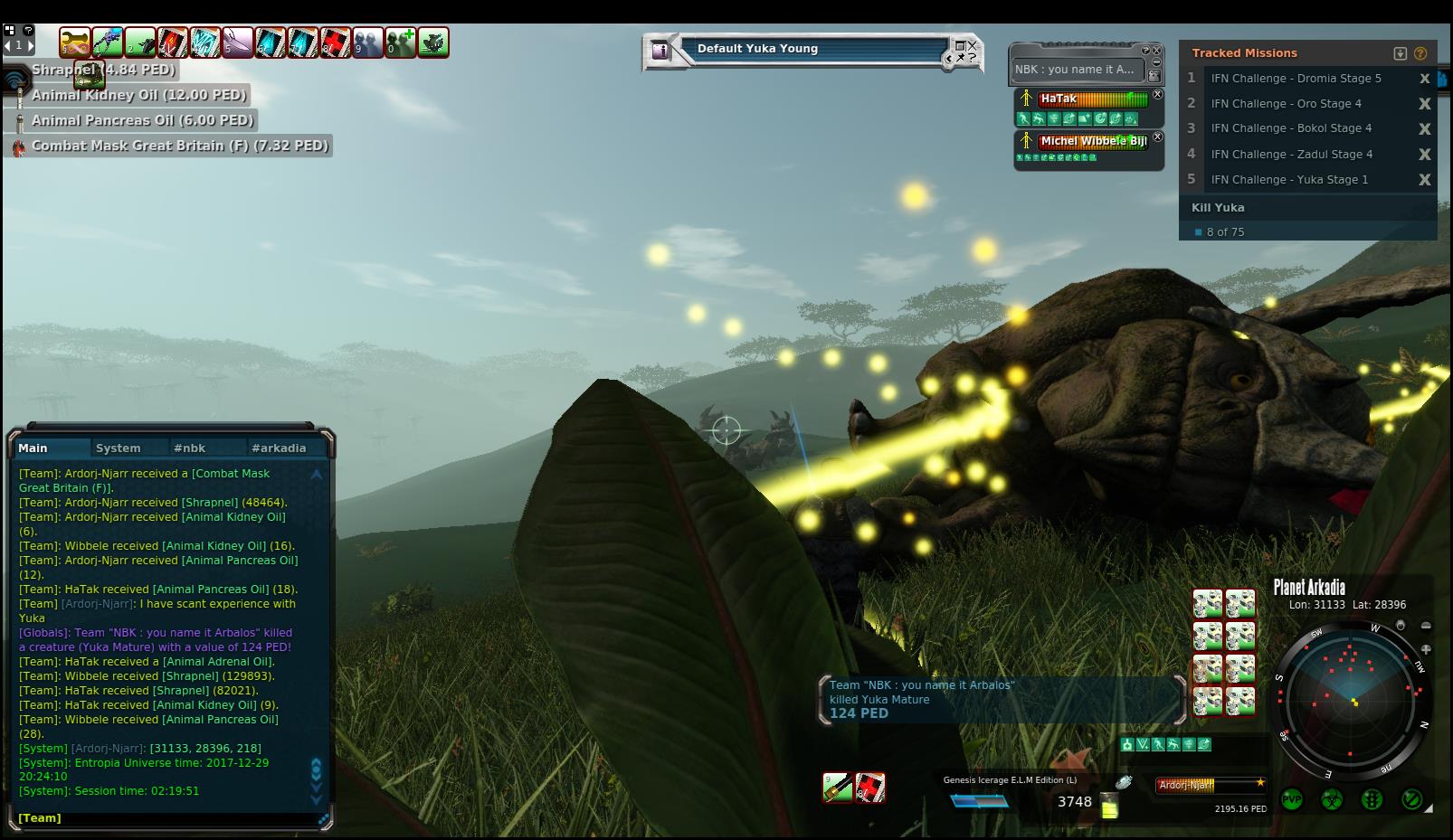Go to next hotbar page arrow
The height and width of the screenshot is (840, 1453).
click(x=30, y=44)
